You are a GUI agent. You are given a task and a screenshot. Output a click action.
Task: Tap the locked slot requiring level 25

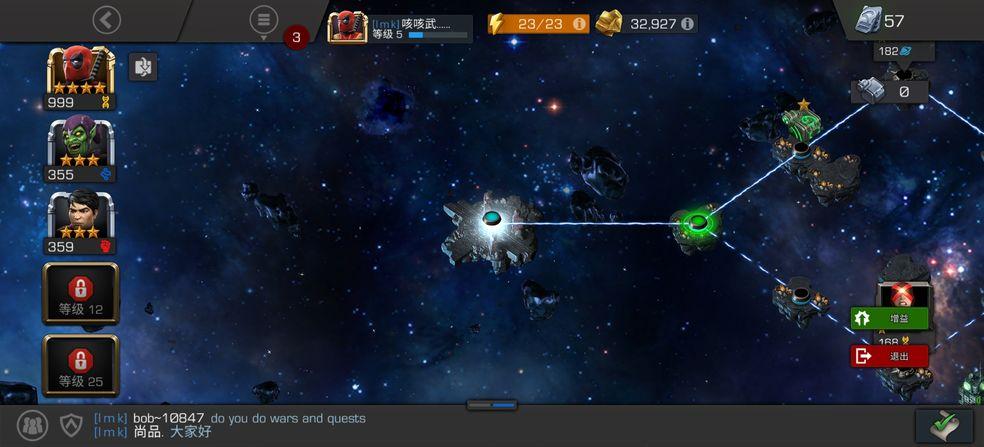(80, 365)
